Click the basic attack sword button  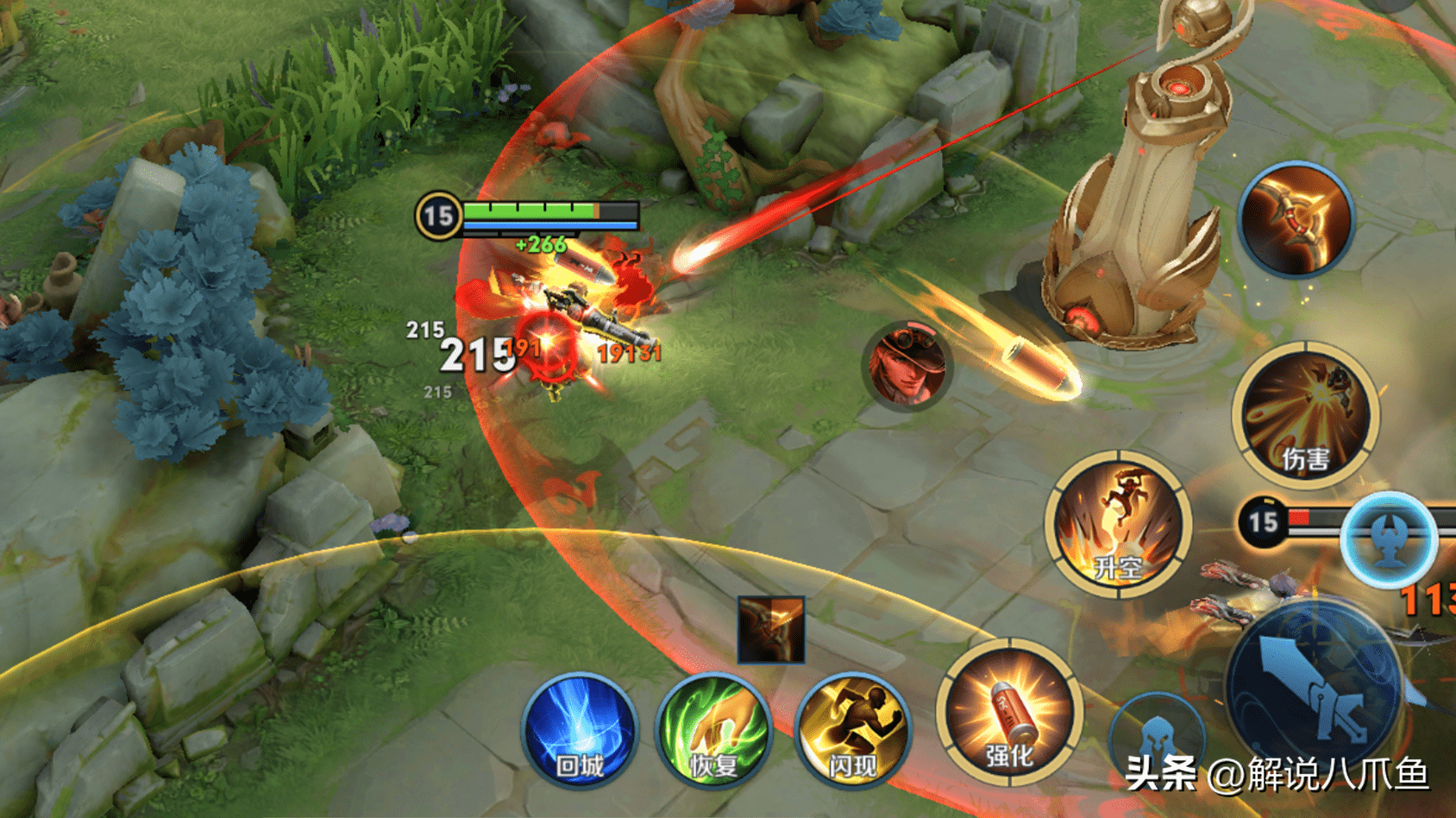click(1314, 686)
